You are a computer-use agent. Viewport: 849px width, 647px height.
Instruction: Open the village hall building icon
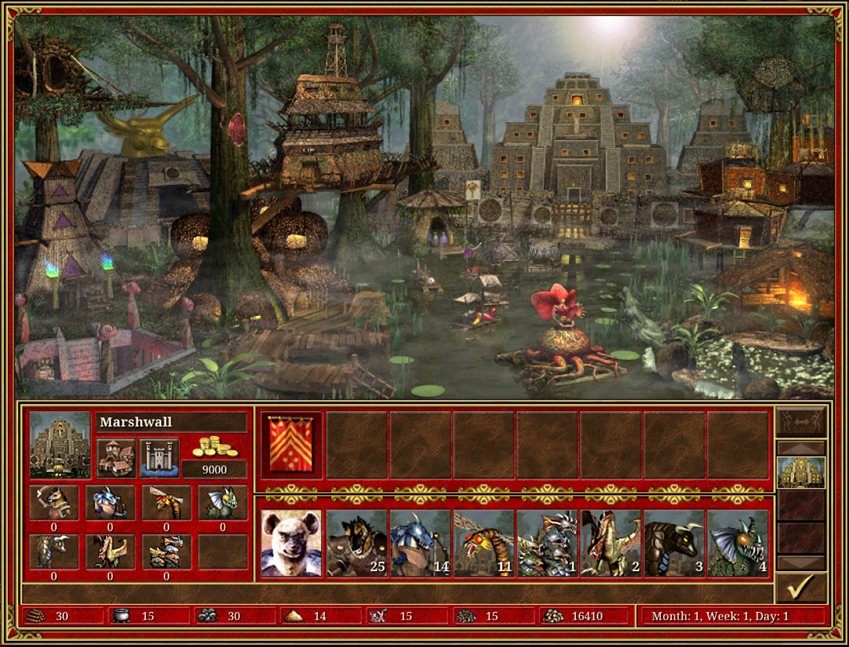(x=115, y=457)
